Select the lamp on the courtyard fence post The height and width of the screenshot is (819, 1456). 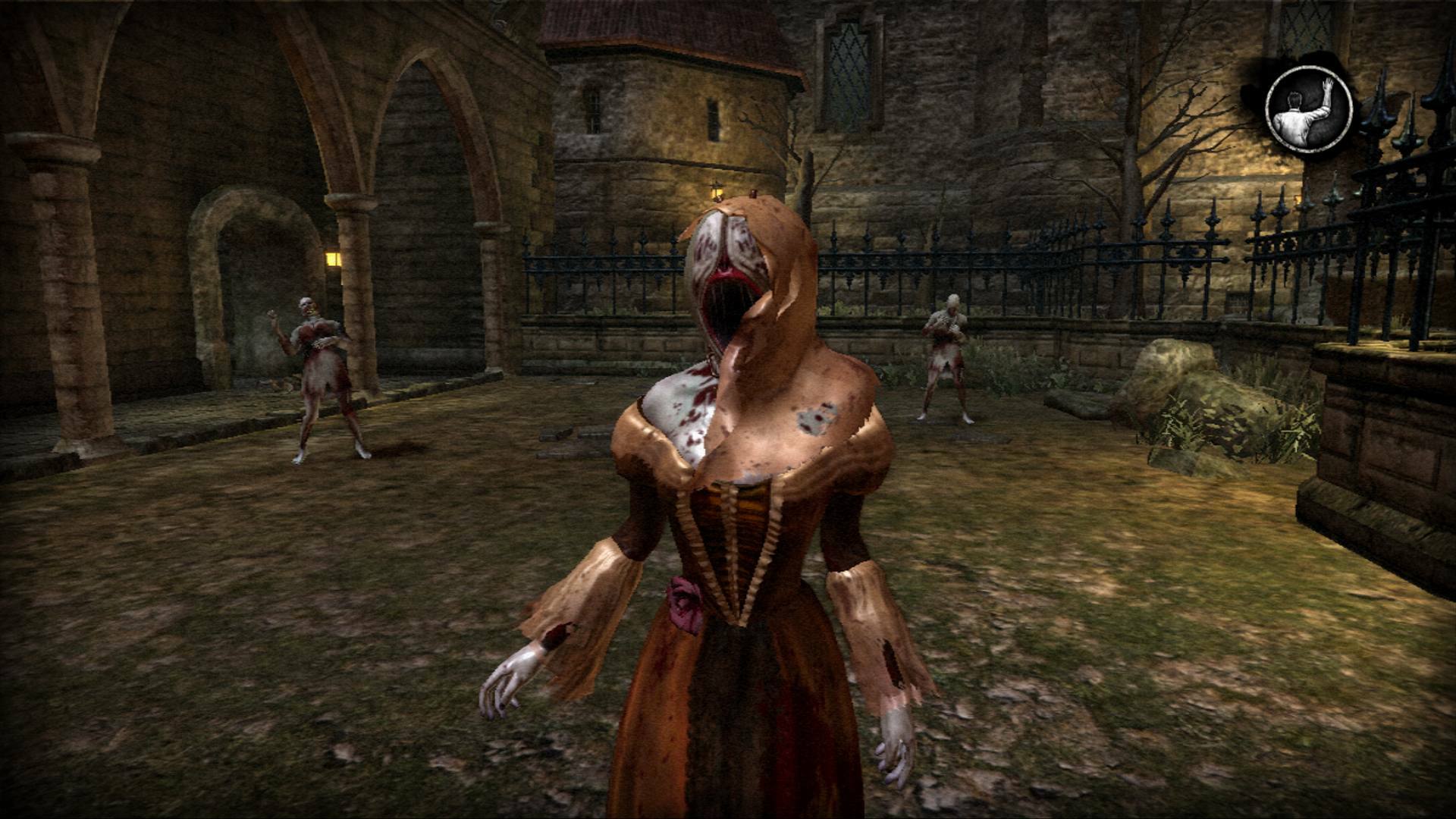coord(716,191)
